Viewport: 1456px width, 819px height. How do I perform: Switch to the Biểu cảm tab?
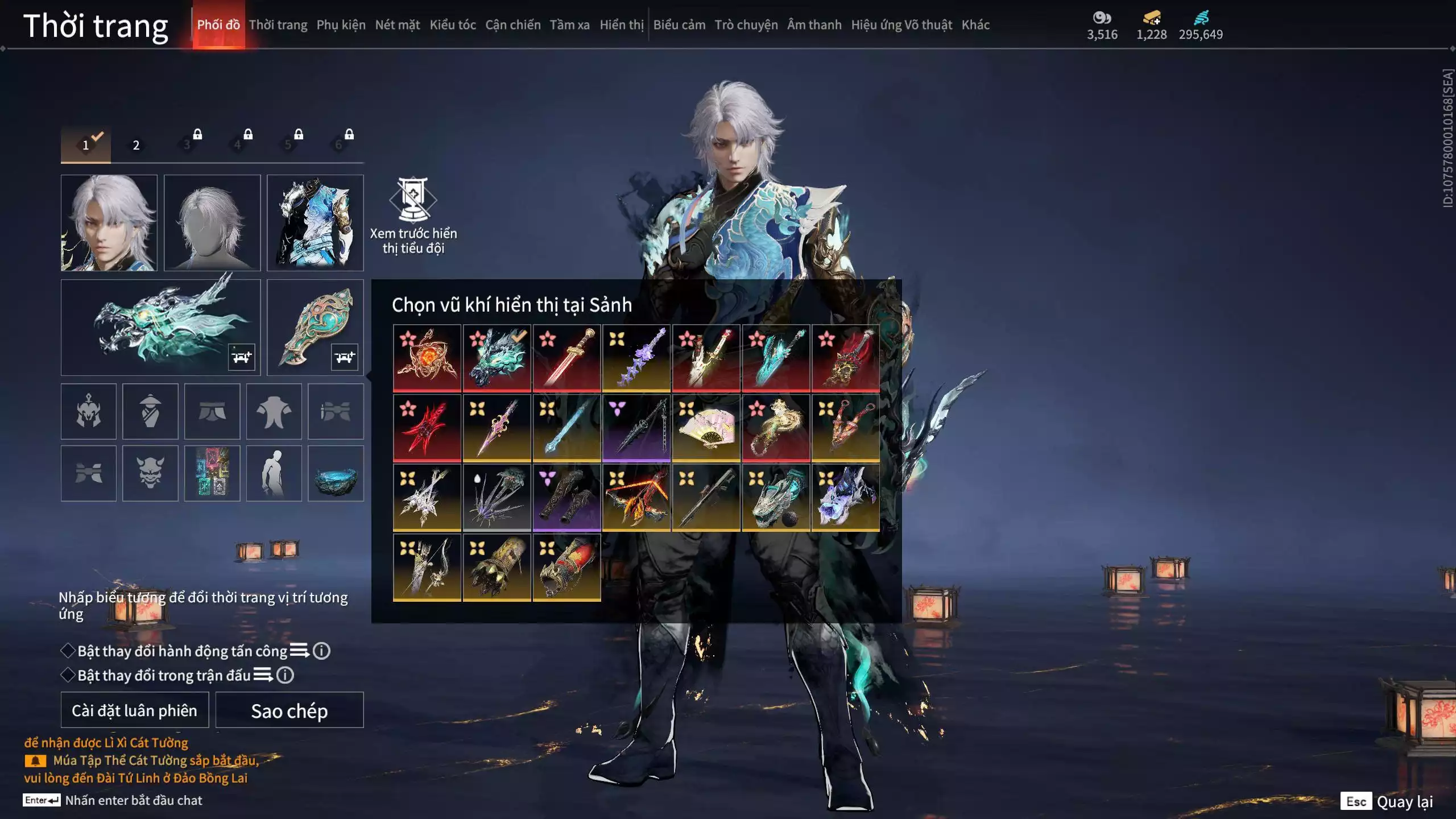click(x=679, y=25)
